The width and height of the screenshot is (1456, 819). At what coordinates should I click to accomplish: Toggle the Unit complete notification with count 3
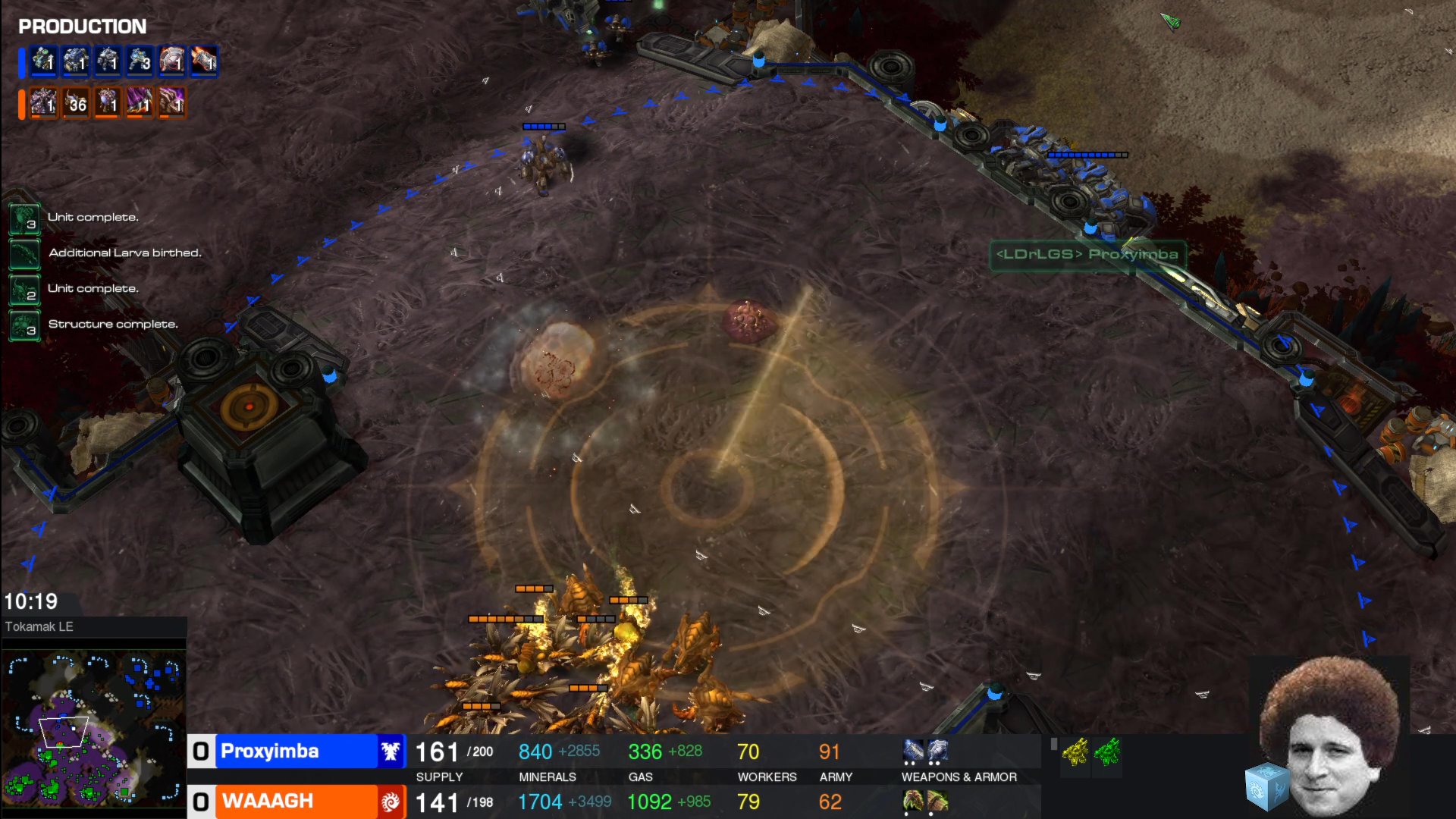[x=25, y=217]
